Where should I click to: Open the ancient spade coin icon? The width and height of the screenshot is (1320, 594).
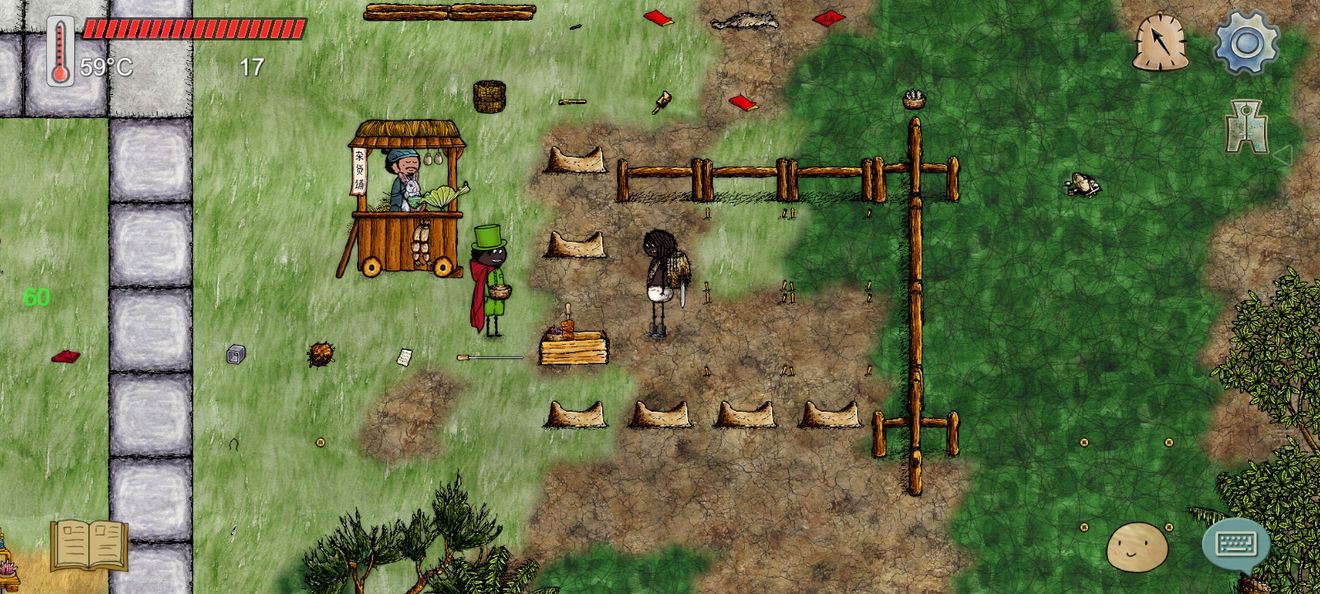1246,126
